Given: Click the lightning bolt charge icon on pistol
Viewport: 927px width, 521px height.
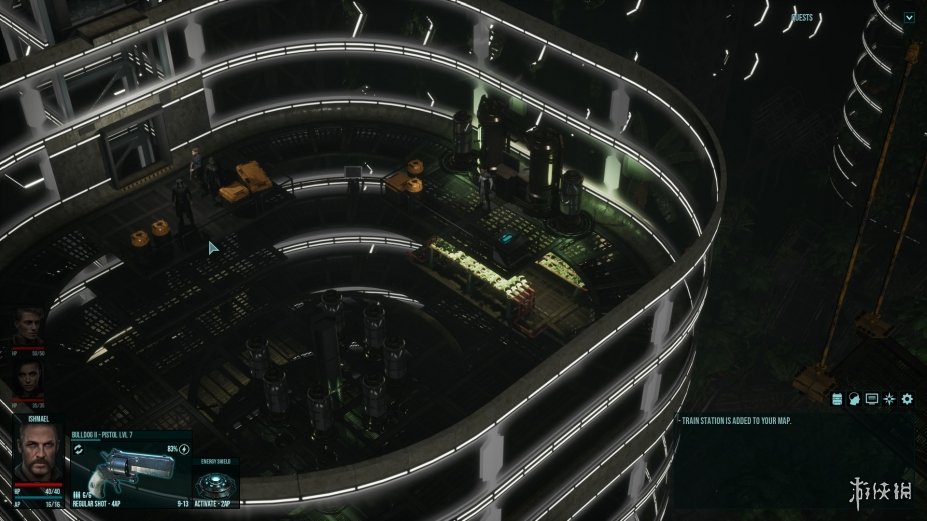Looking at the screenshot, I should coord(184,448).
